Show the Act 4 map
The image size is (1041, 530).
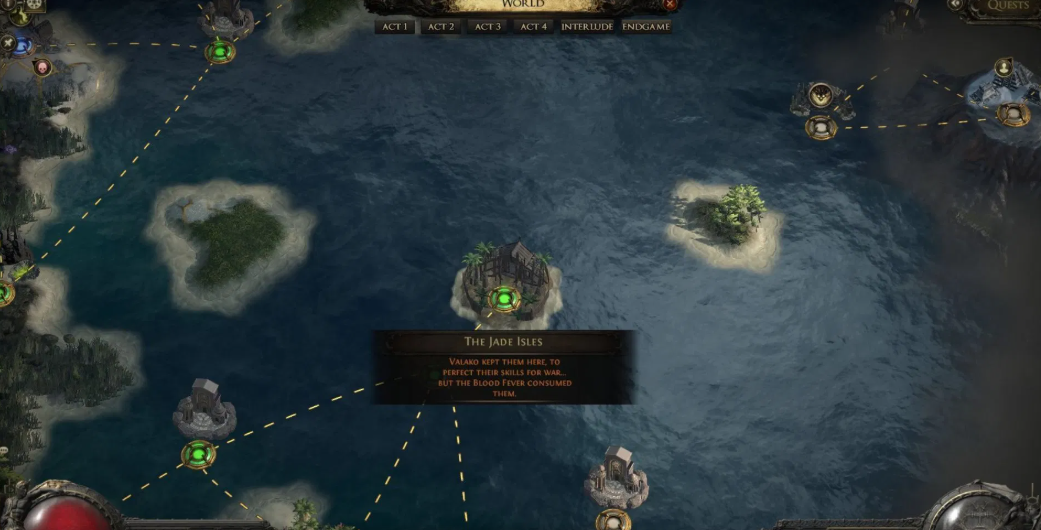click(533, 26)
